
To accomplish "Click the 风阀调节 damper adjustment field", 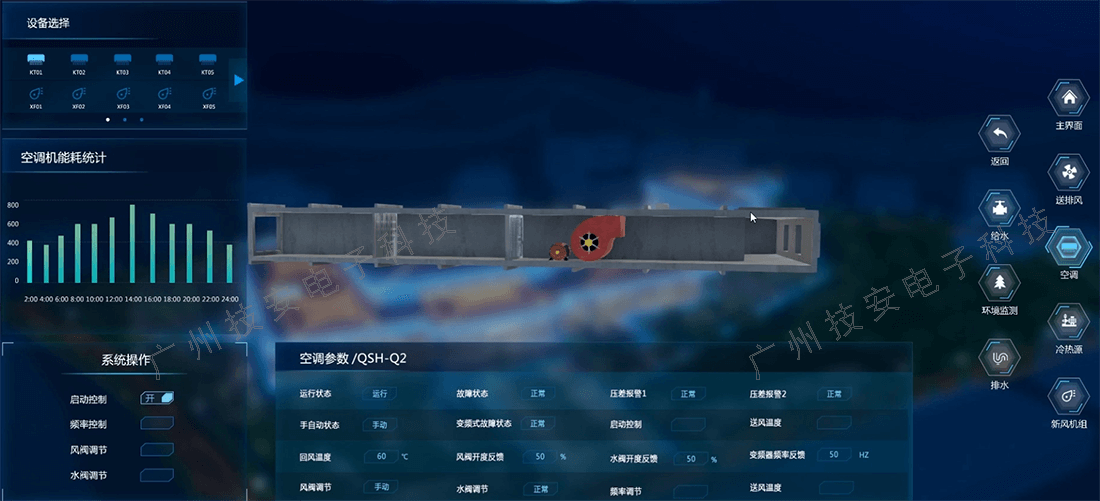I will point(158,450).
